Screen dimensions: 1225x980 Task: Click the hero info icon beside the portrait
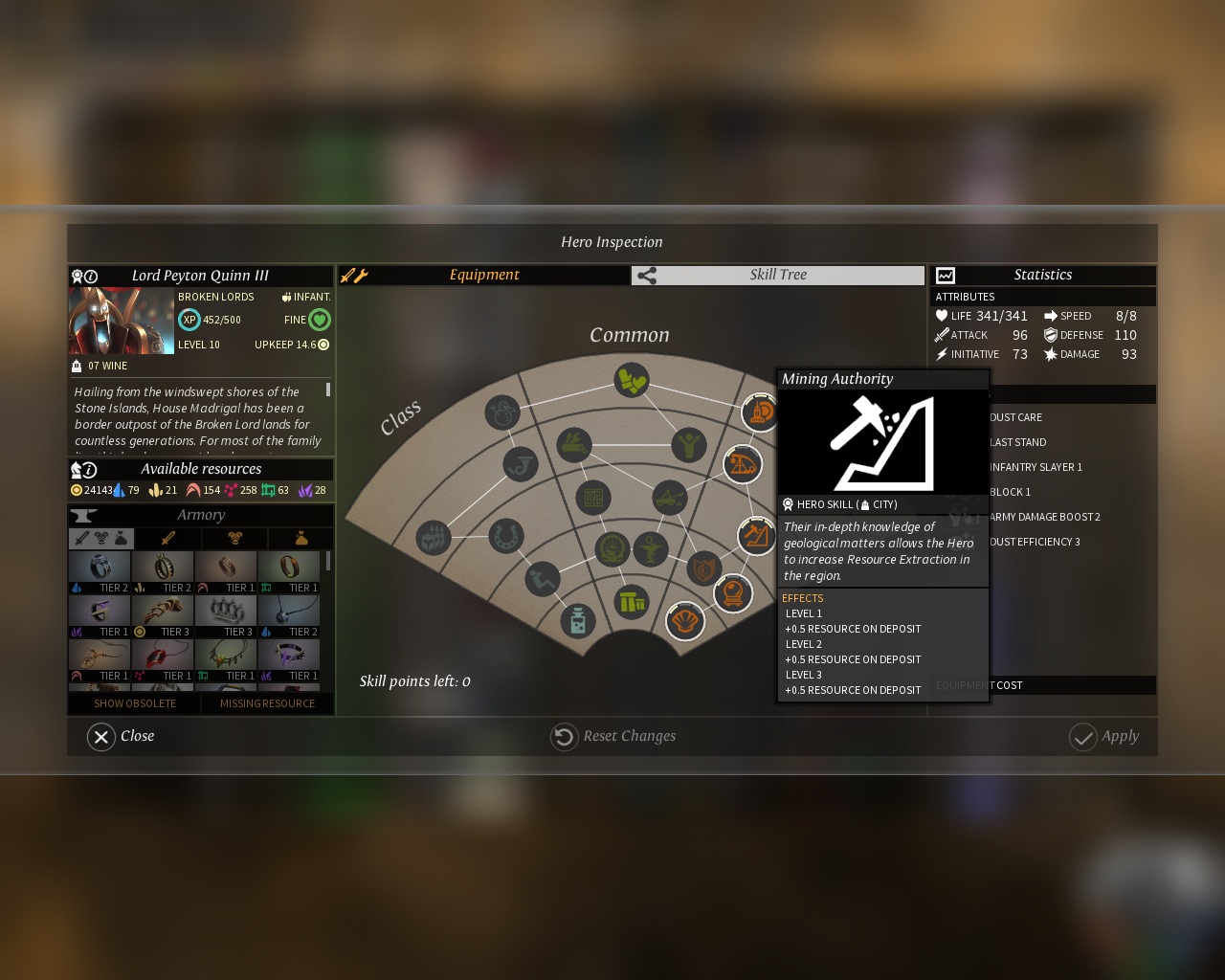93,276
